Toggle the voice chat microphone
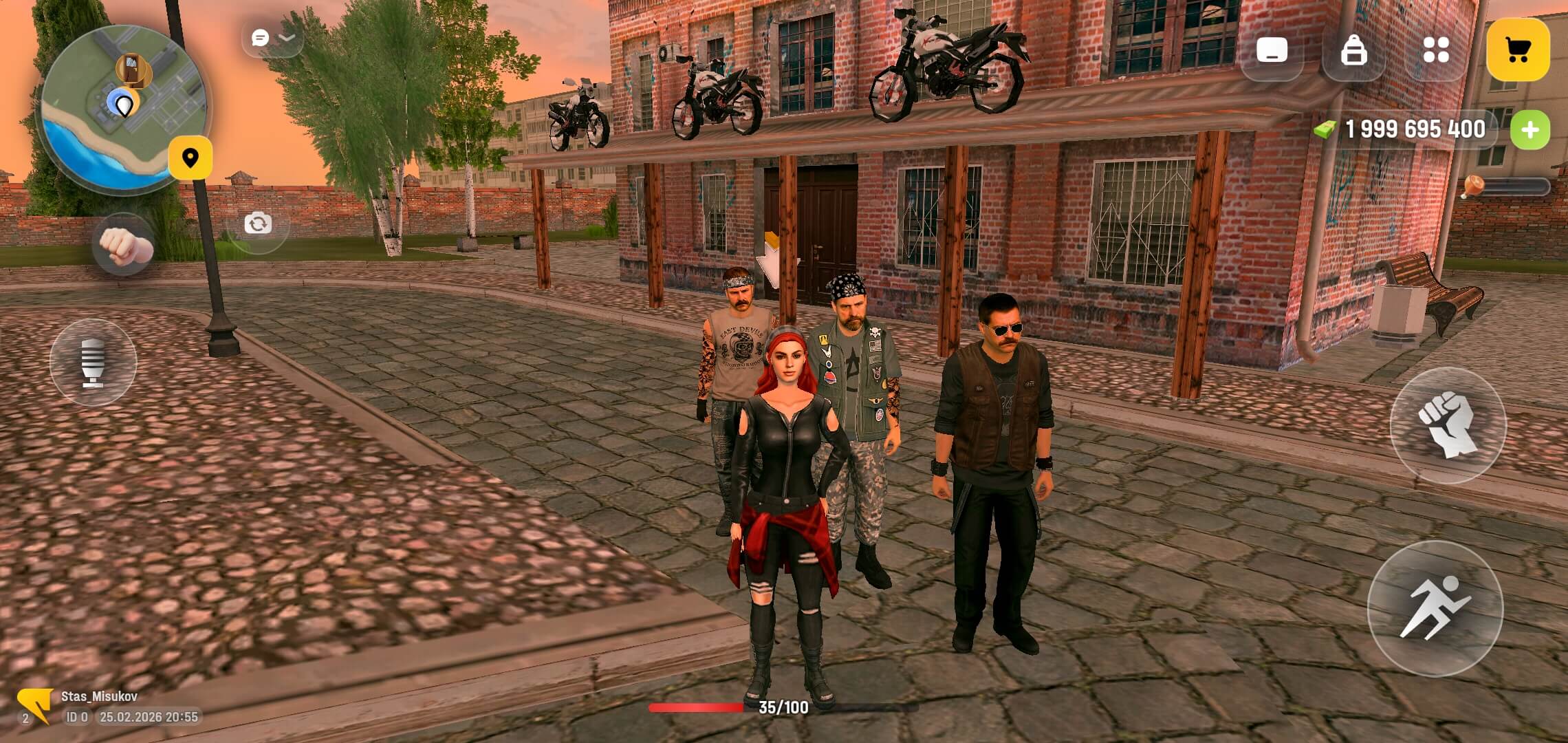 [x=93, y=362]
